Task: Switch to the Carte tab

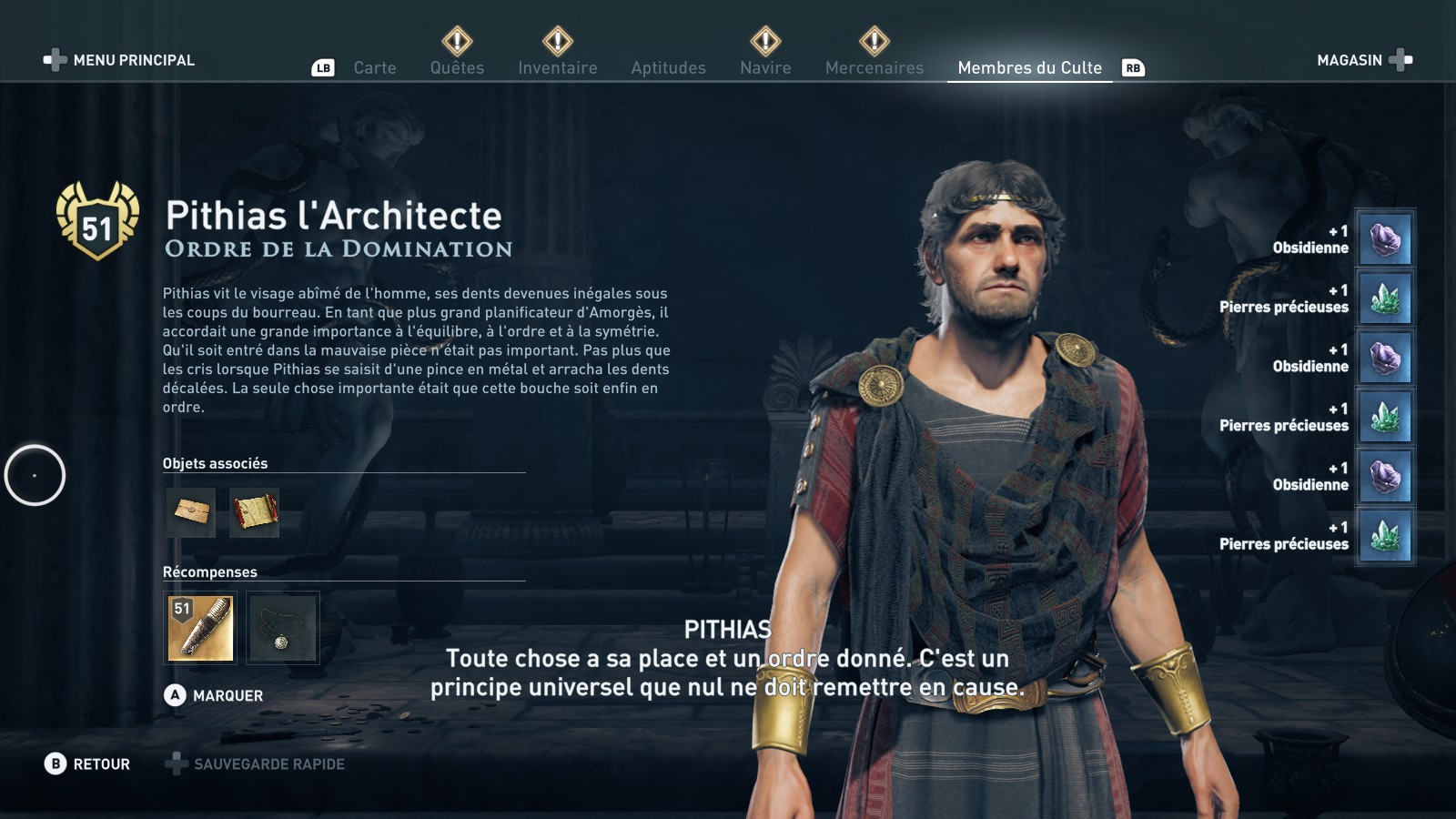Action: 374,67
